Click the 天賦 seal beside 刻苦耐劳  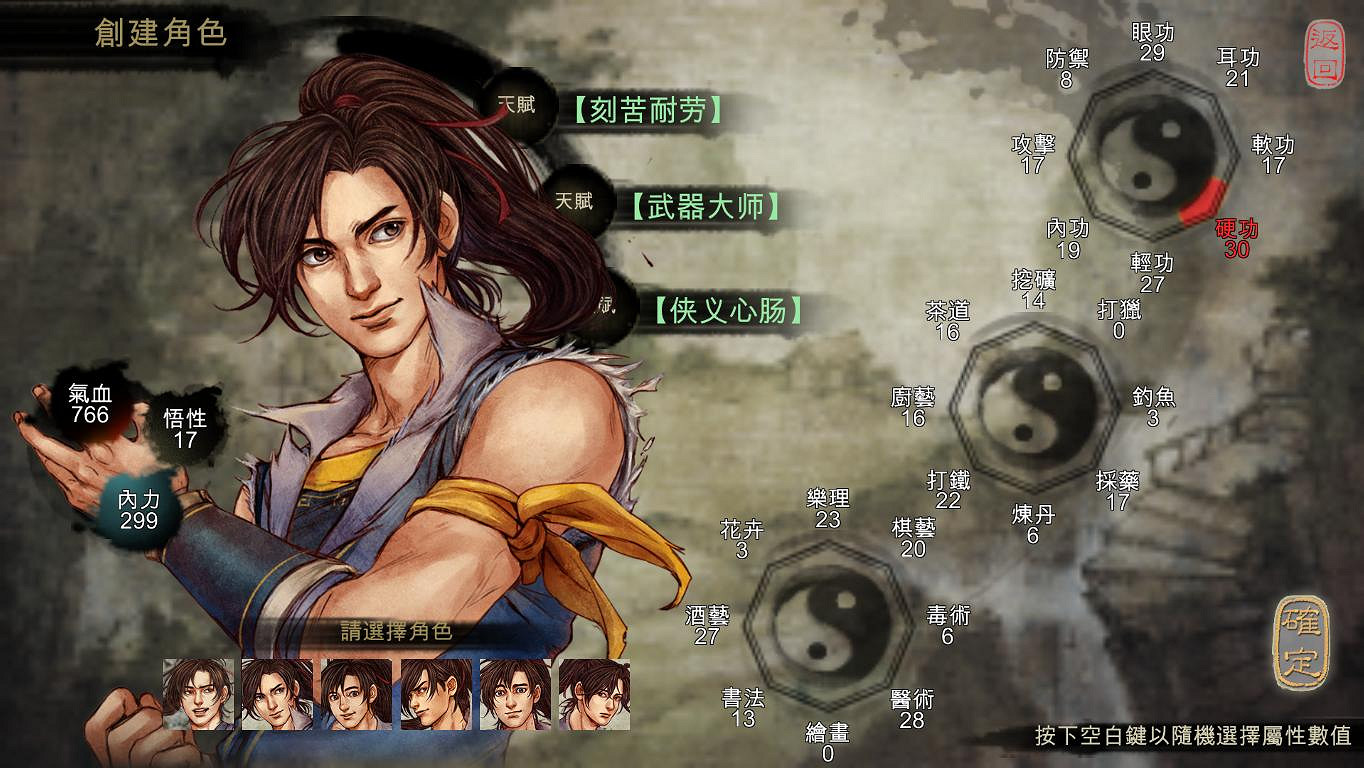[516, 105]
